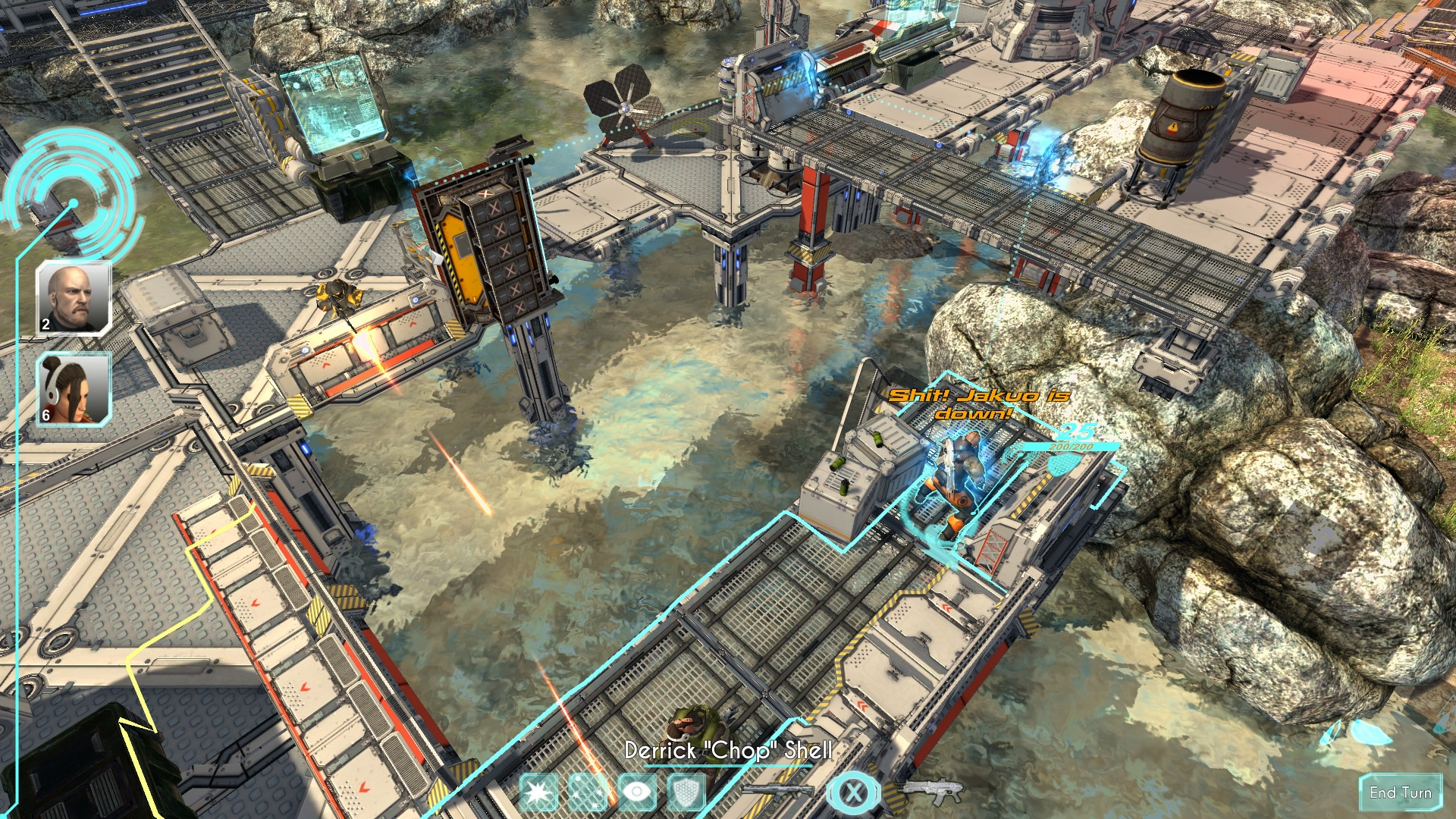Open the circular radar display top left
1456x819 pixels.
(74, 201)
